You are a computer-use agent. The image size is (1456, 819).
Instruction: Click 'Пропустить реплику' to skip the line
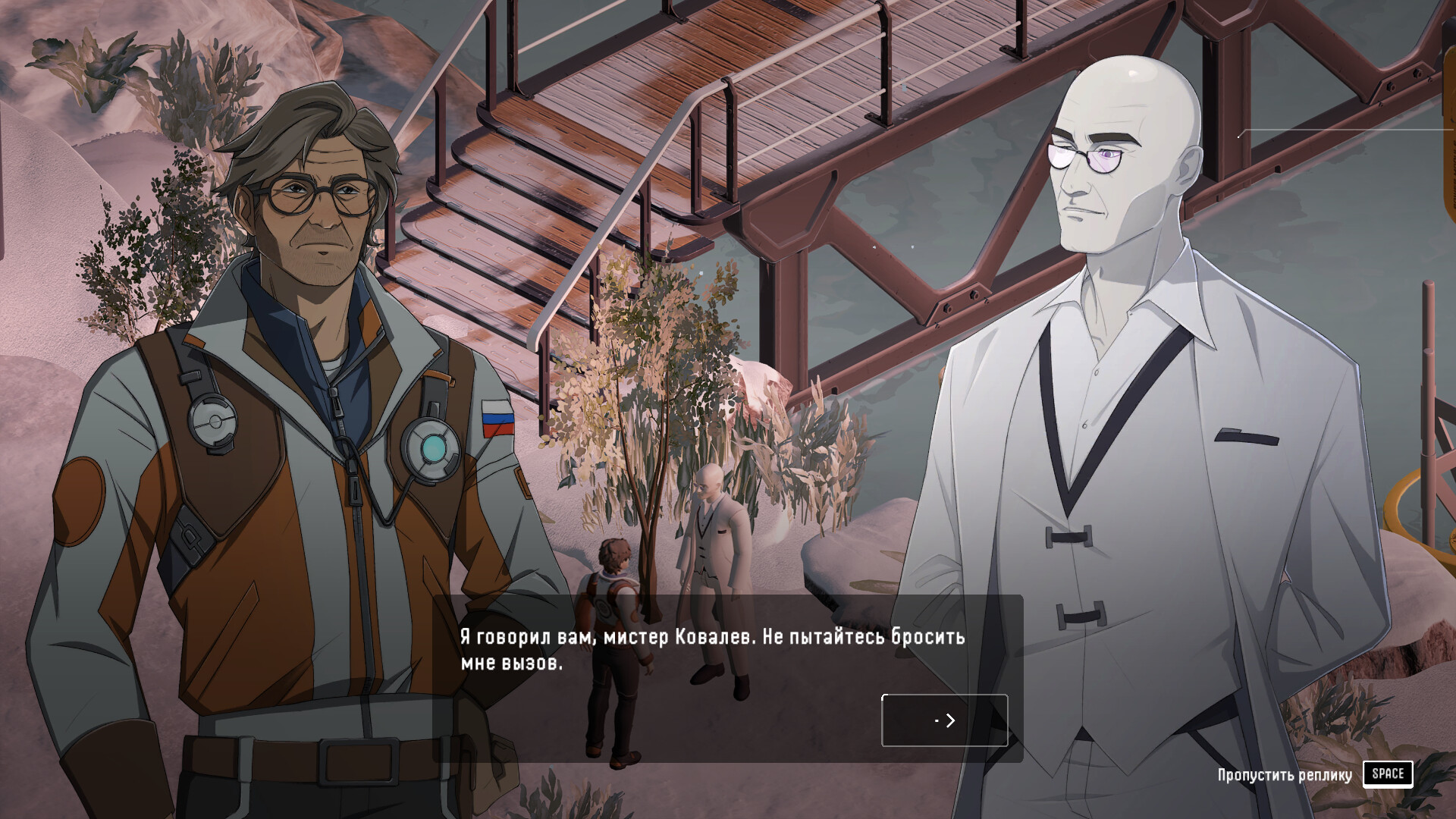(1285, 774)
